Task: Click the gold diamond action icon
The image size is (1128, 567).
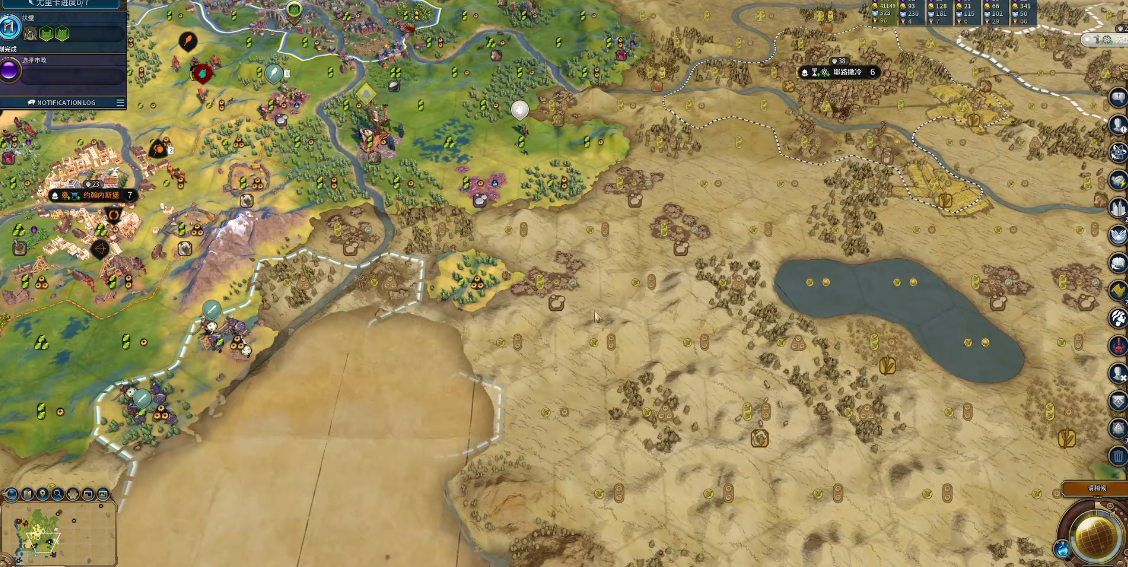Action: click(x=1118, y=291)
